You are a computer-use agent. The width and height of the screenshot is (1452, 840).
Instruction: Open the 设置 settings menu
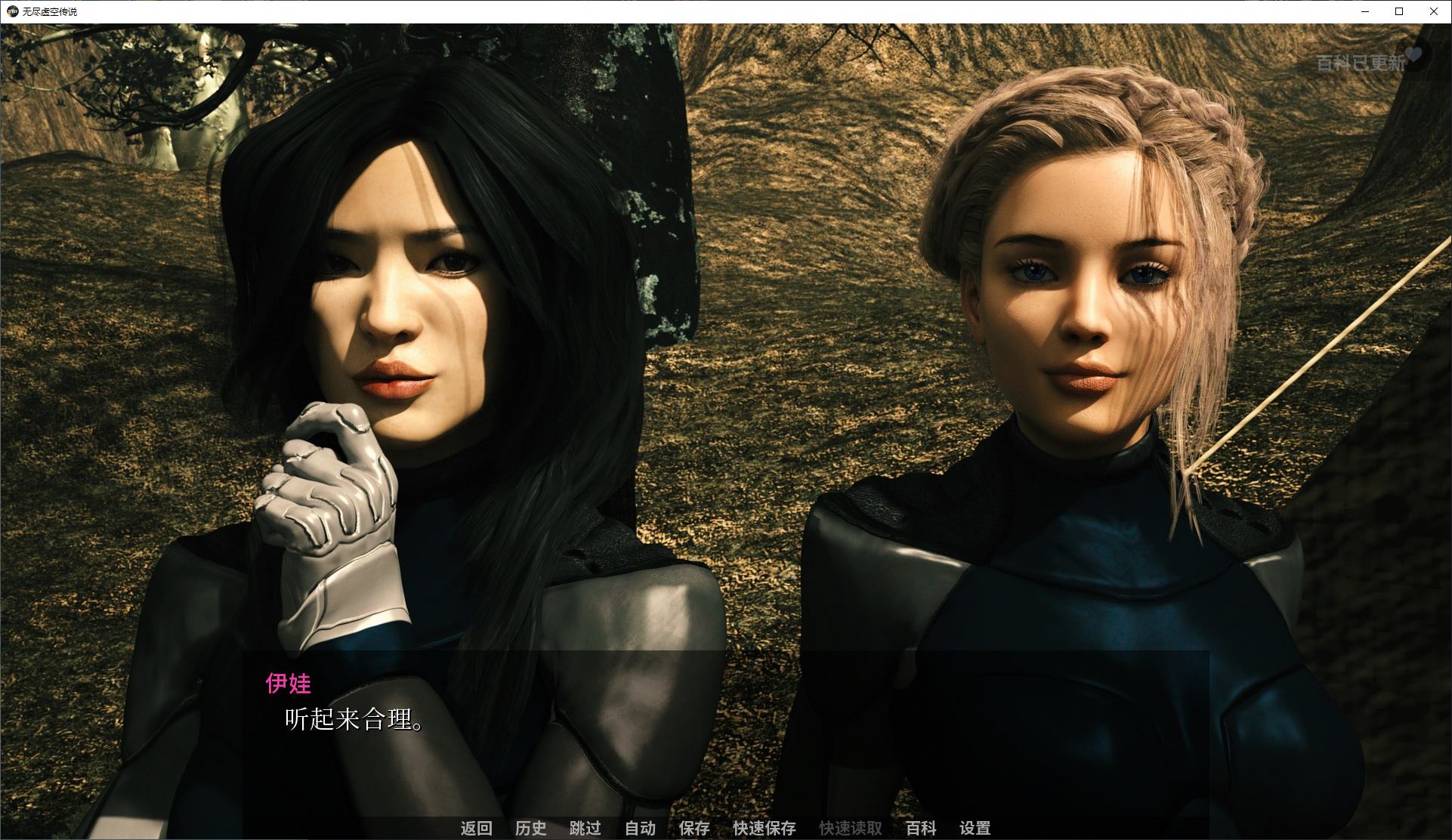click(975, 828)
